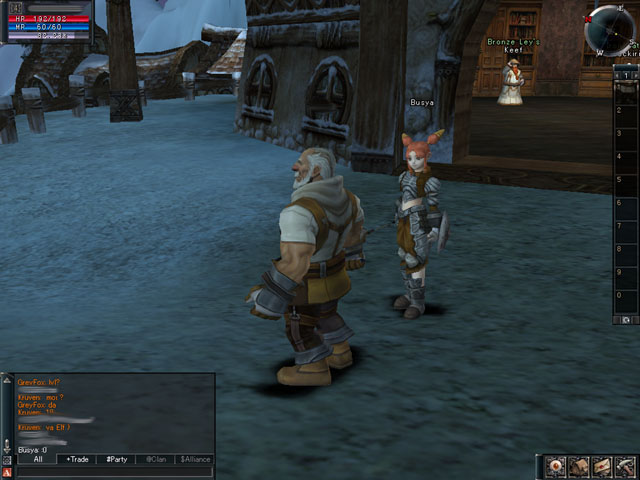Open the +Trade chat tab

[x=77, y=459]
